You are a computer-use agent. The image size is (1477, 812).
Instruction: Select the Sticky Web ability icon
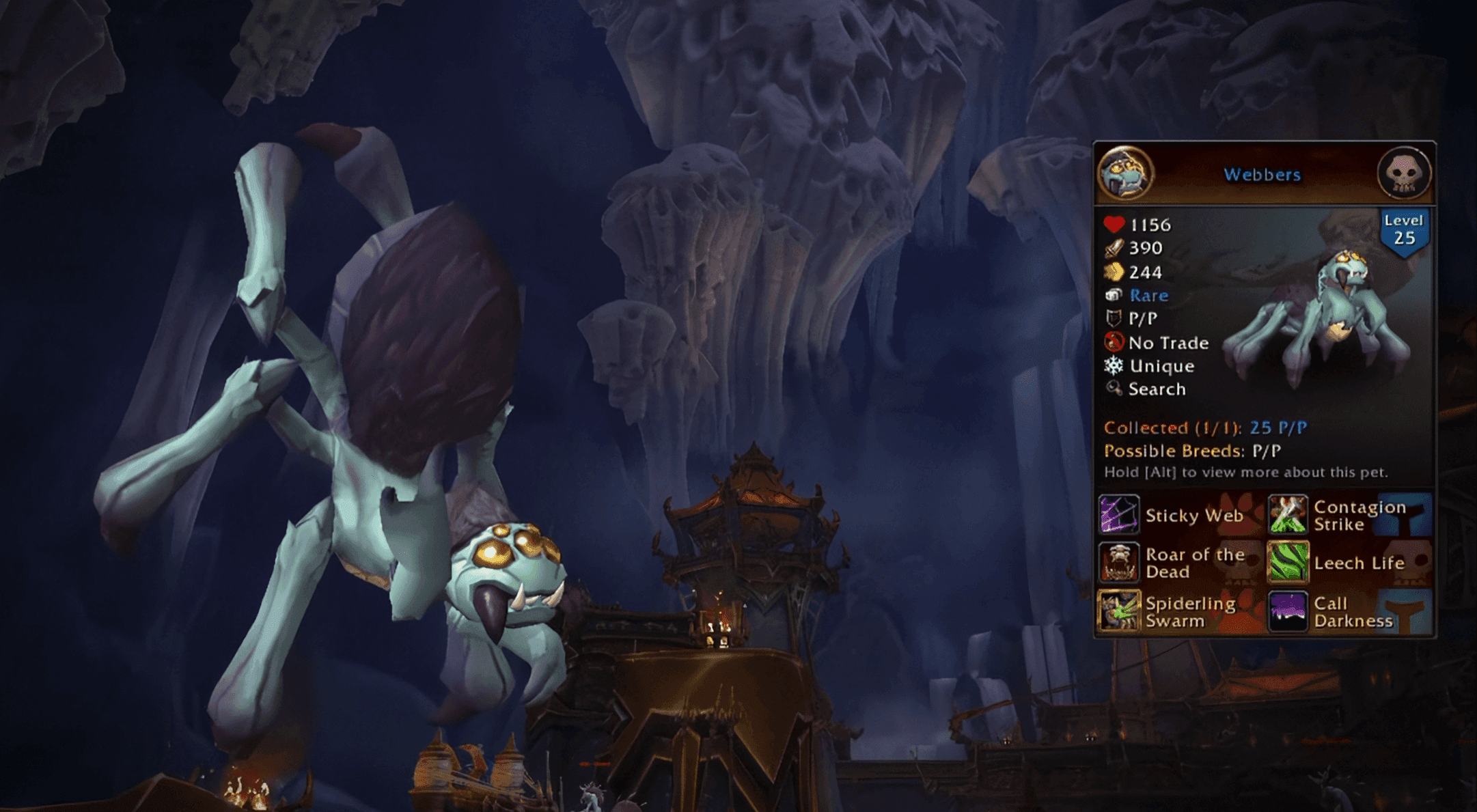tap(1118, 515)
